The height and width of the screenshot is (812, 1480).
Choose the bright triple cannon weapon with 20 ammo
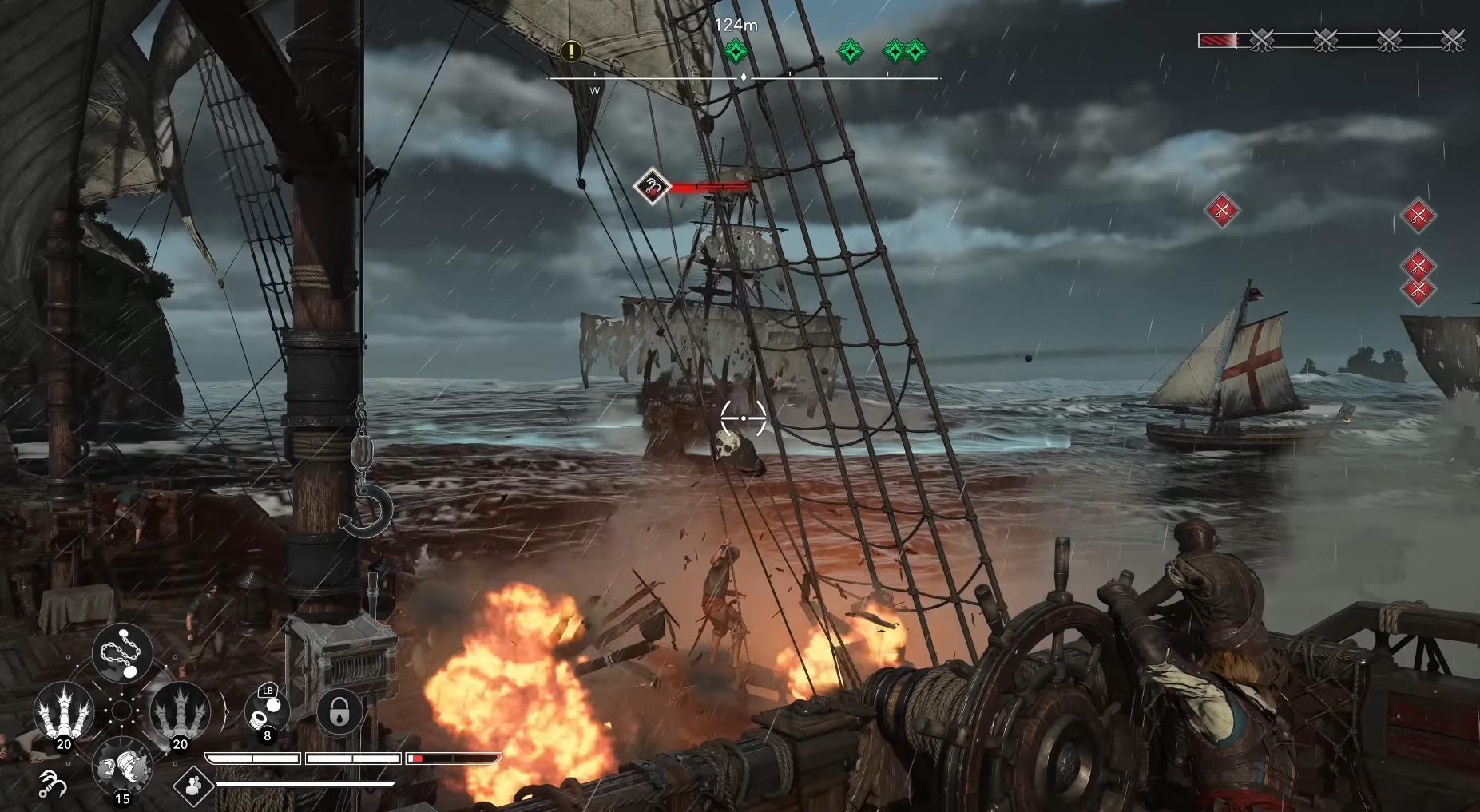63,711
